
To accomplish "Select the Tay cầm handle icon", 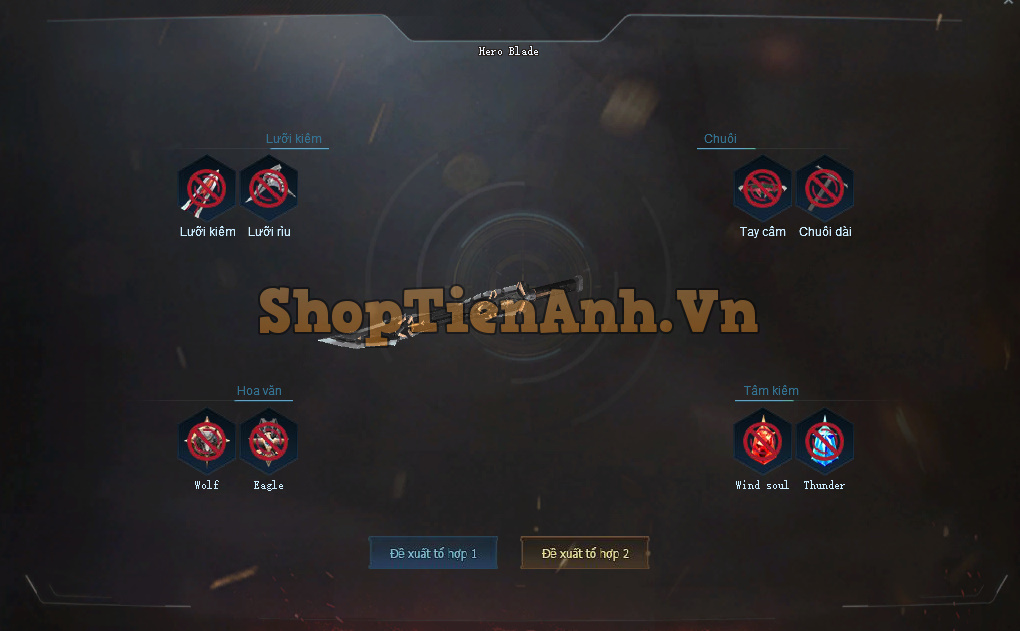I will point(763,188).
